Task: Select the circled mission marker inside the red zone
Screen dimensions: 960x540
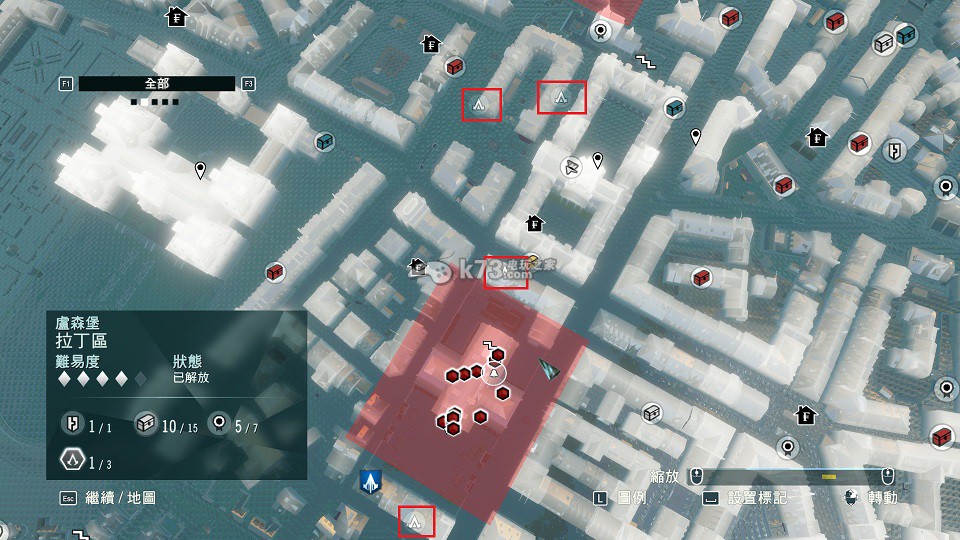Action: click(493, 374)
